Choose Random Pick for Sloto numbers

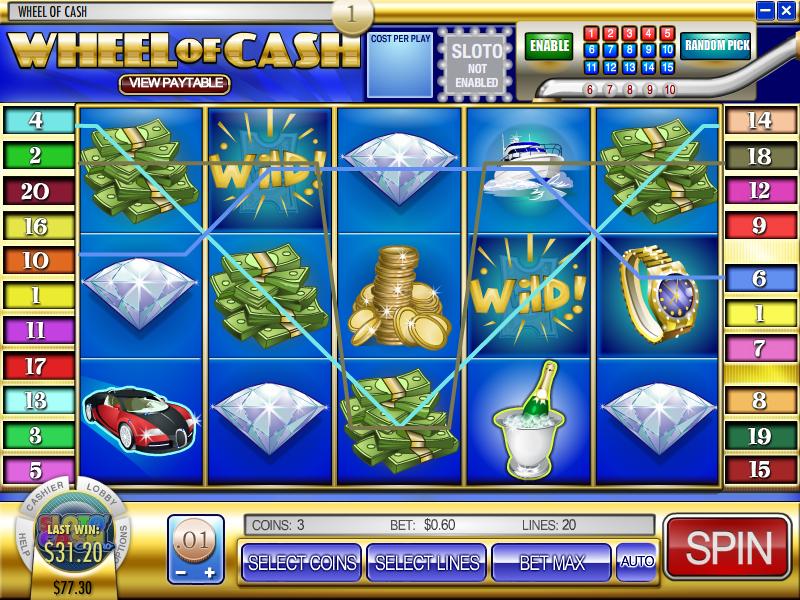click(716, 46)
